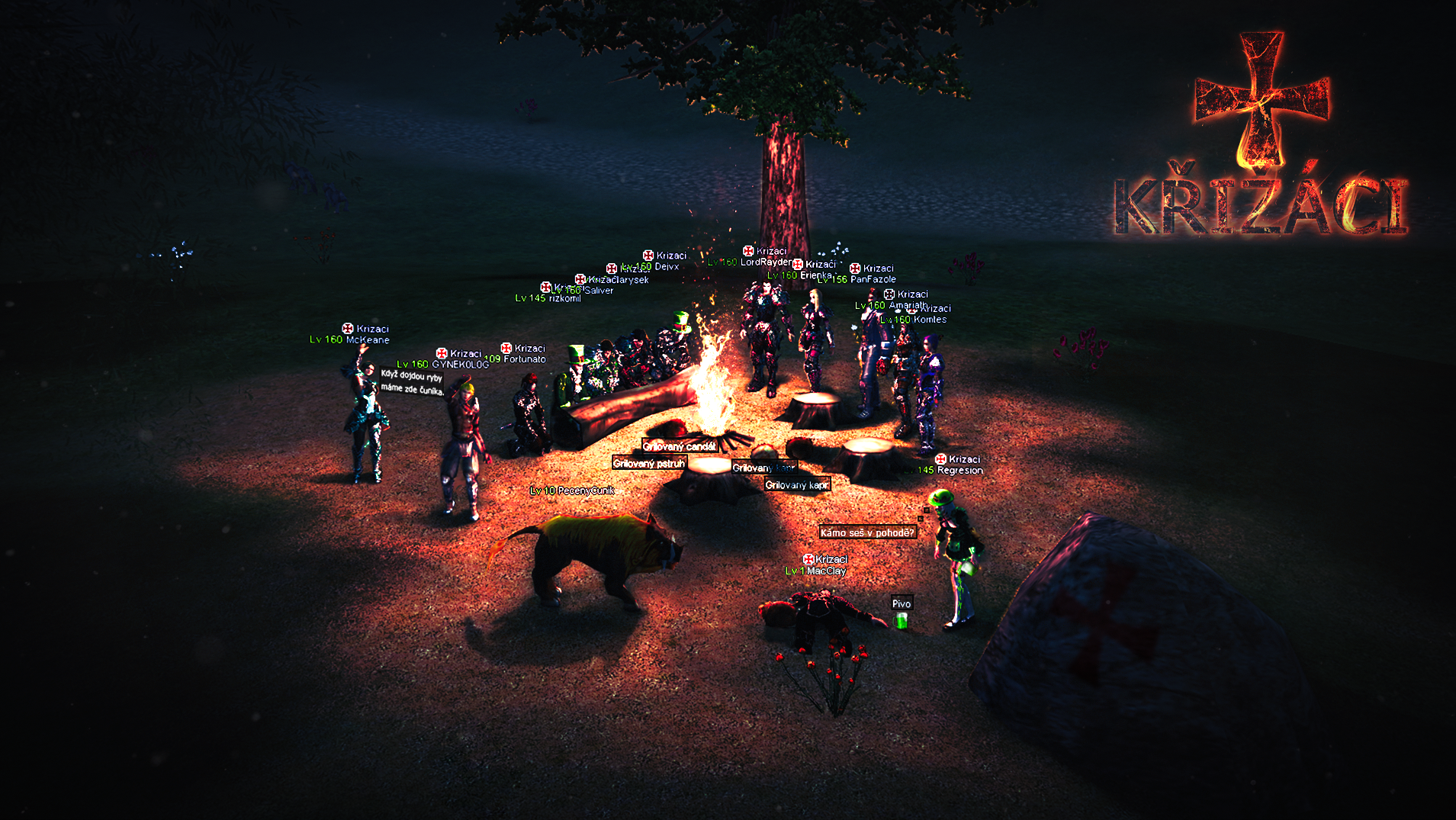This screenshot has width=1456, height=820.
Task: Pick up the Grilovaný candát item label
Action: pos(680,446)
